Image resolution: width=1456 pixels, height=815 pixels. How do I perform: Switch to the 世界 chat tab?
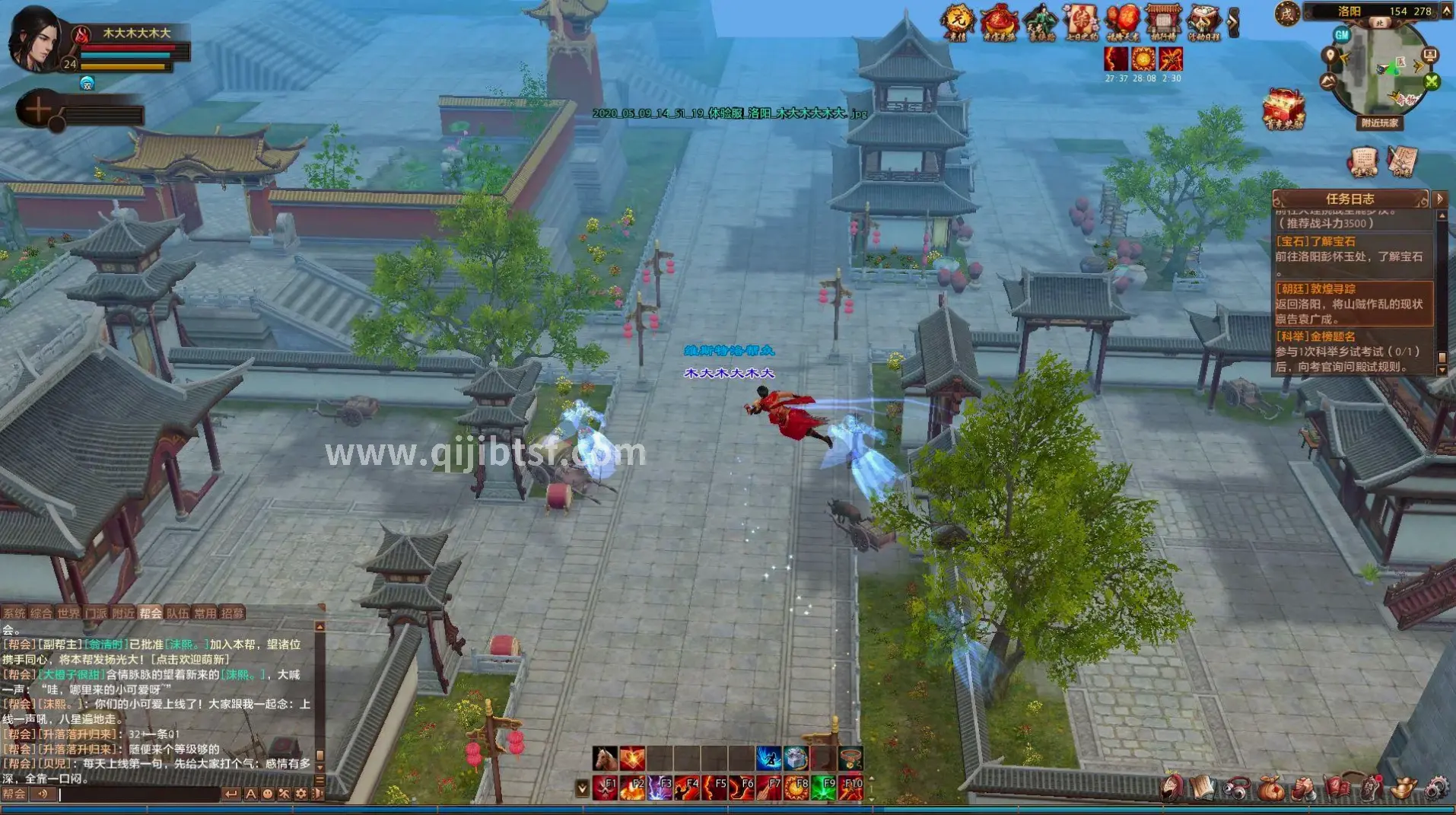click(69, 613)
